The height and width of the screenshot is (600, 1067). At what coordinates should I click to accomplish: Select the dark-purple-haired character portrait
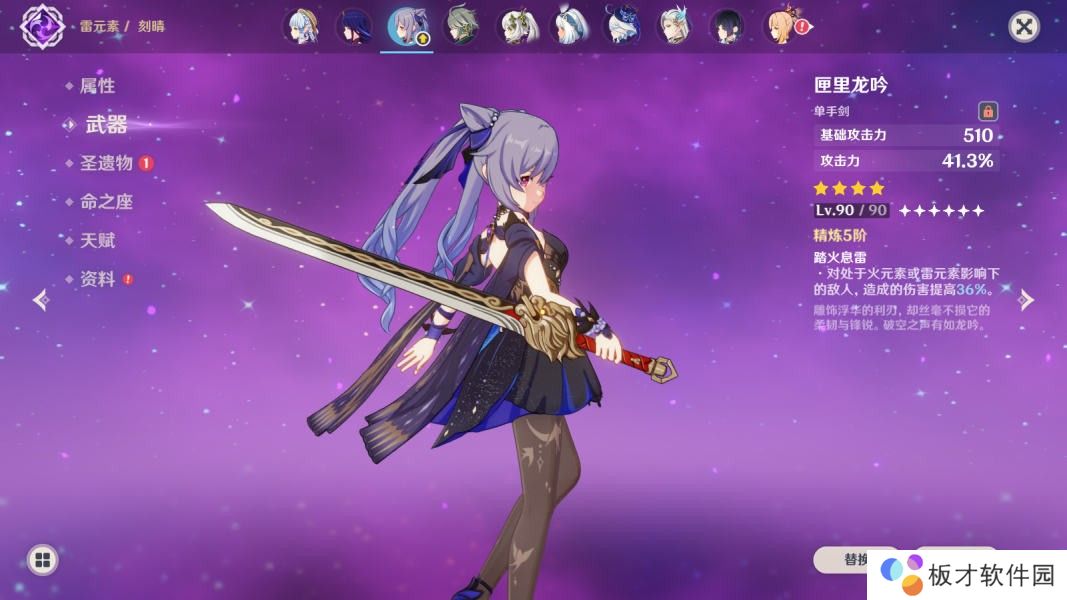point(353,27)
